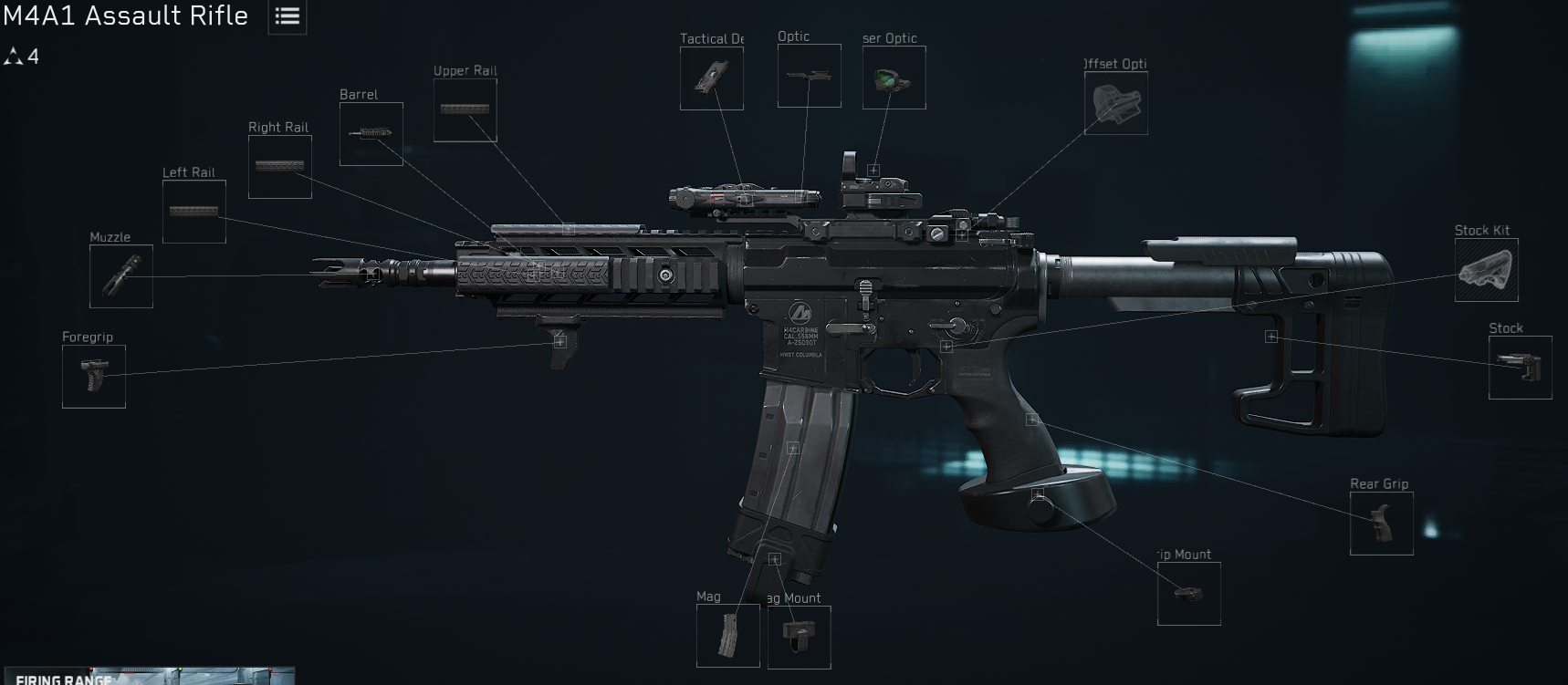
Task: Open the Firing Range thumbnail
Action: tap(148, 676)
